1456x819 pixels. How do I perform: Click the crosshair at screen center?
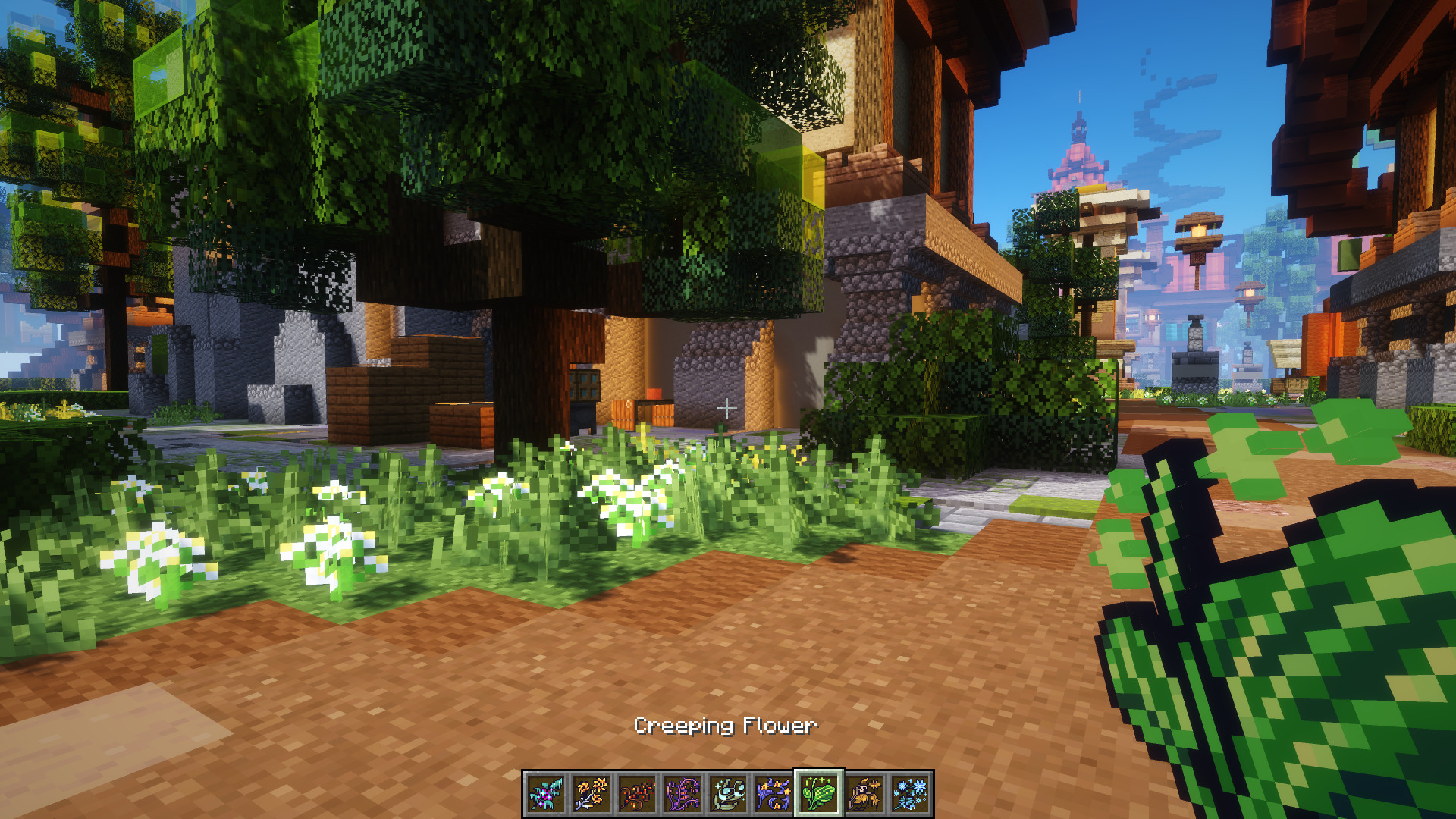tap(728, 407)
